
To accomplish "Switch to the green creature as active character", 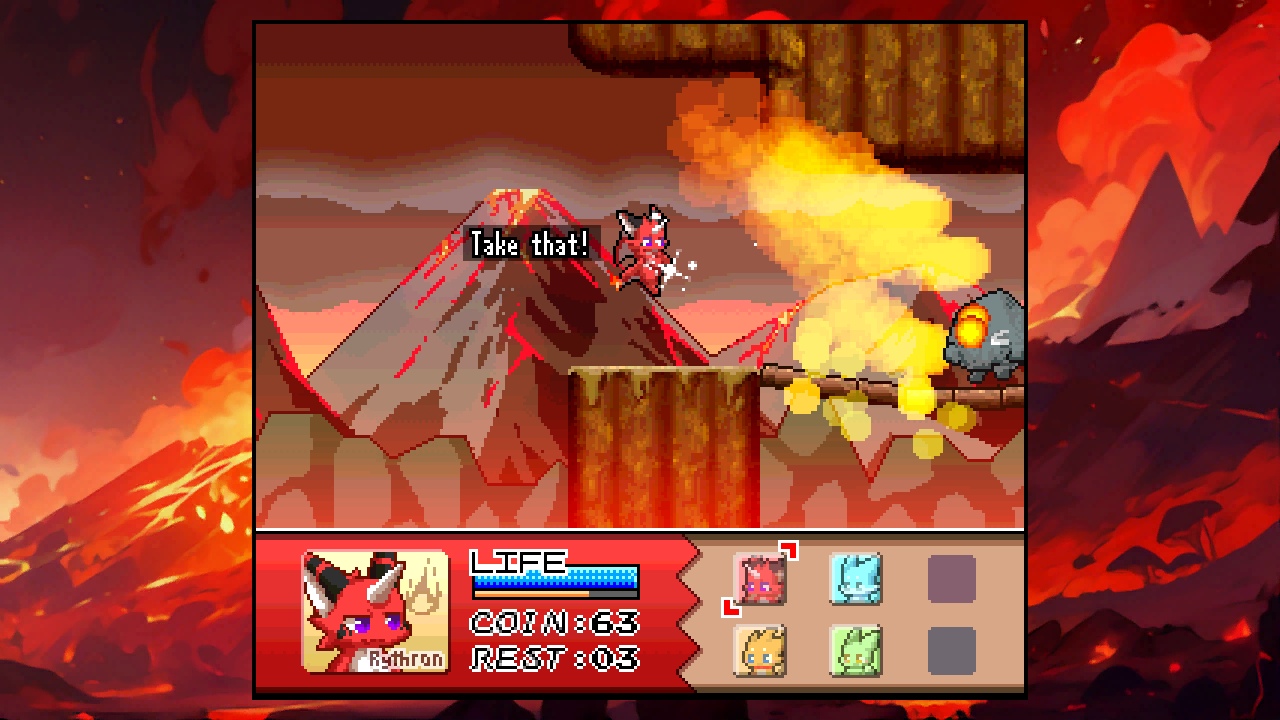I will tap(855, 651).
